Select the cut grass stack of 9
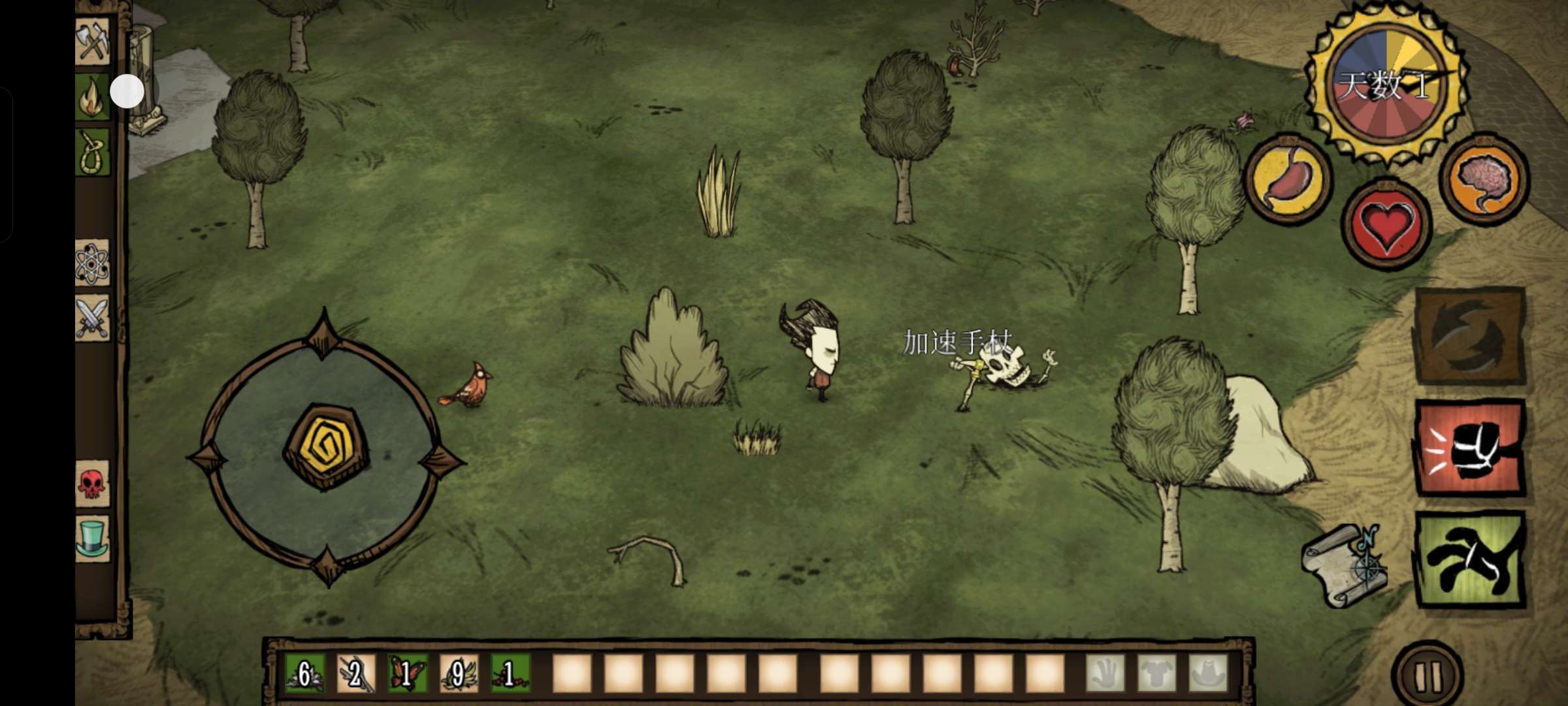This screenshot has height=706, width=1568. click(459, 673)
